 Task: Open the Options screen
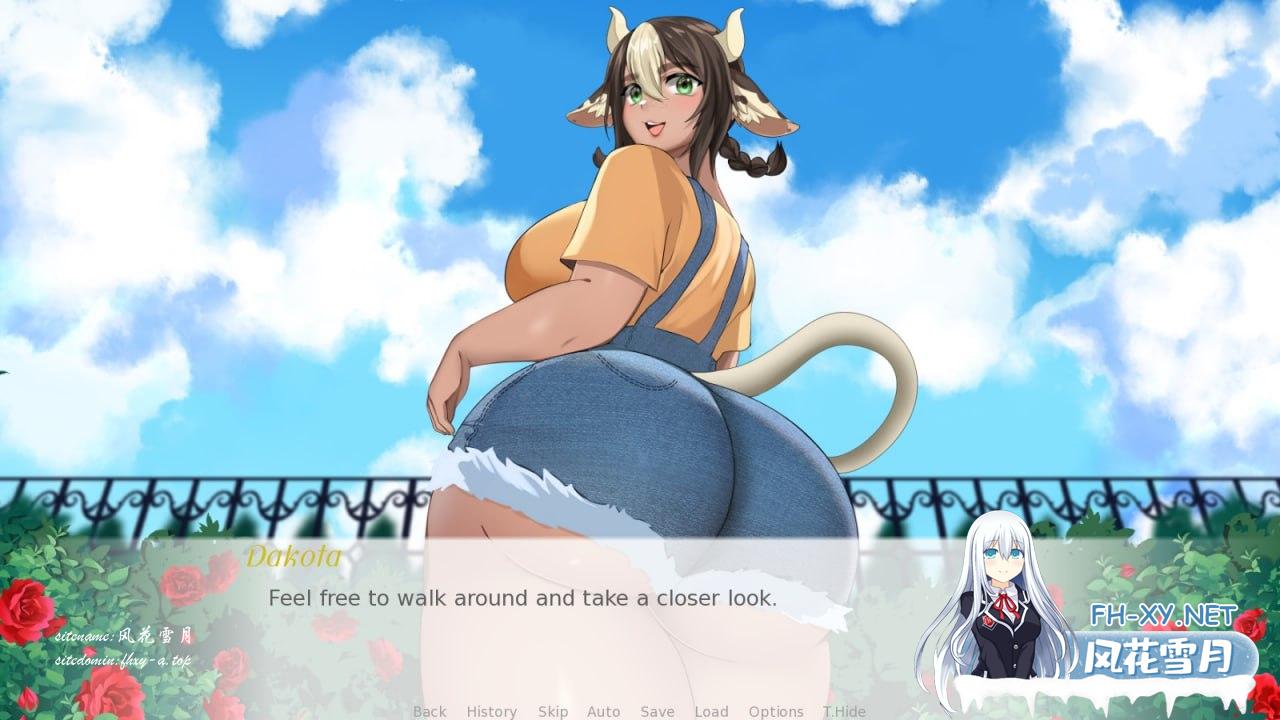pyautogui.click(x=775, y=711)
